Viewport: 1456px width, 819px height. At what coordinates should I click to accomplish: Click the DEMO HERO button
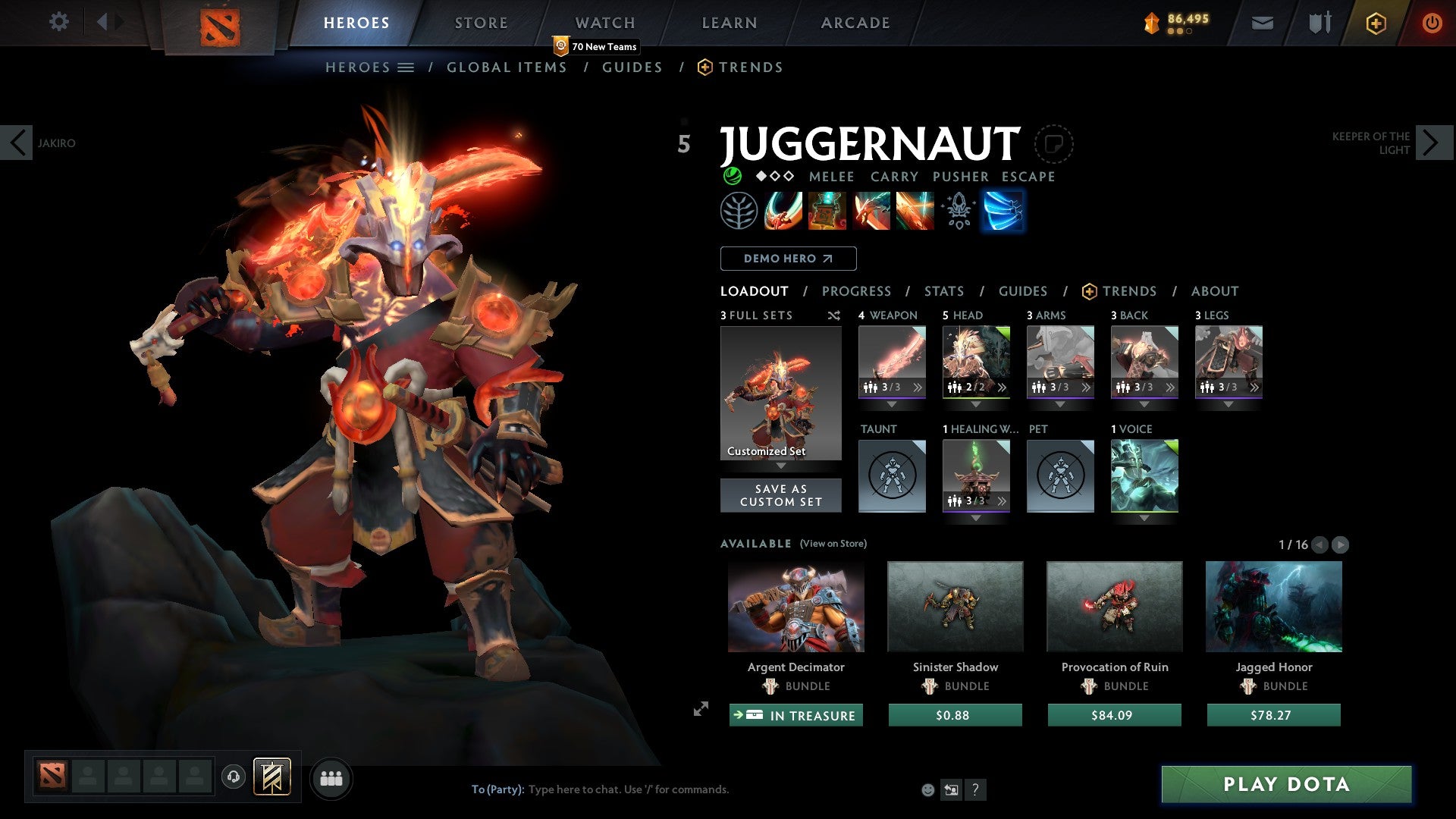[787, 258]
